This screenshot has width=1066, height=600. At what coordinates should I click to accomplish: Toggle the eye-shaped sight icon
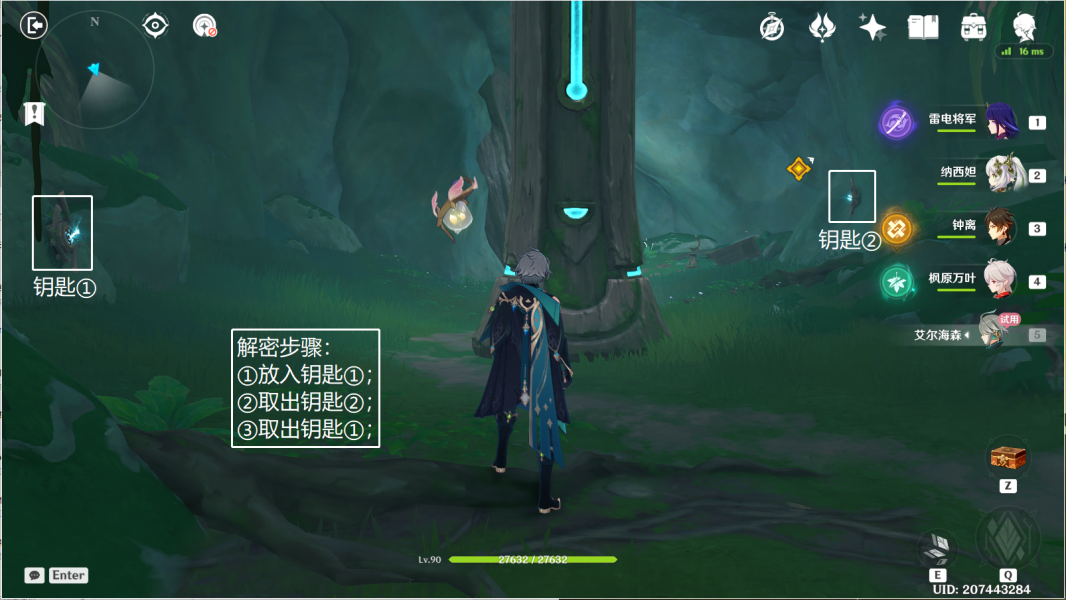tap(155, 25)
